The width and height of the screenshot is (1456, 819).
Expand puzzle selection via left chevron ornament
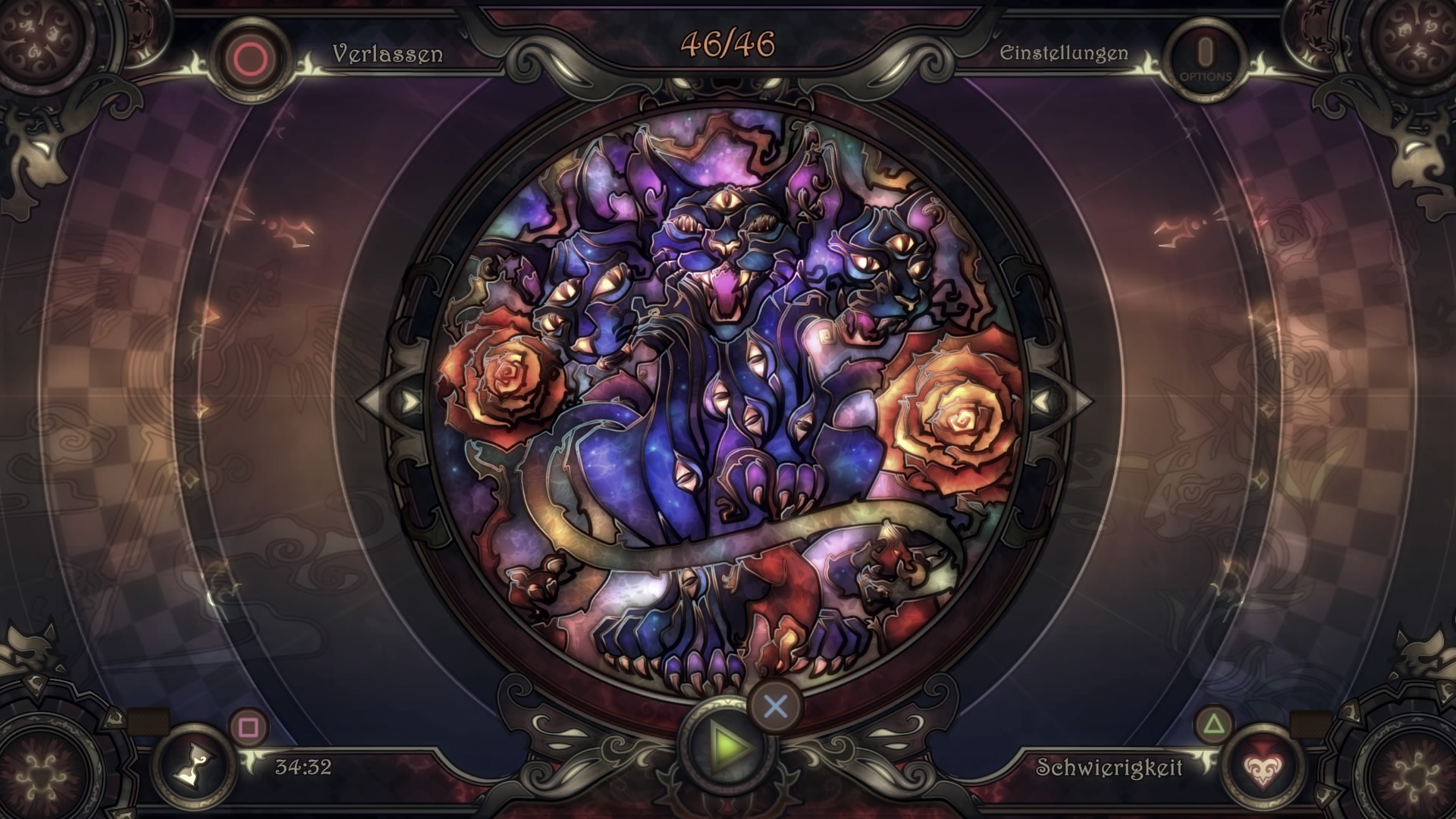408,400
